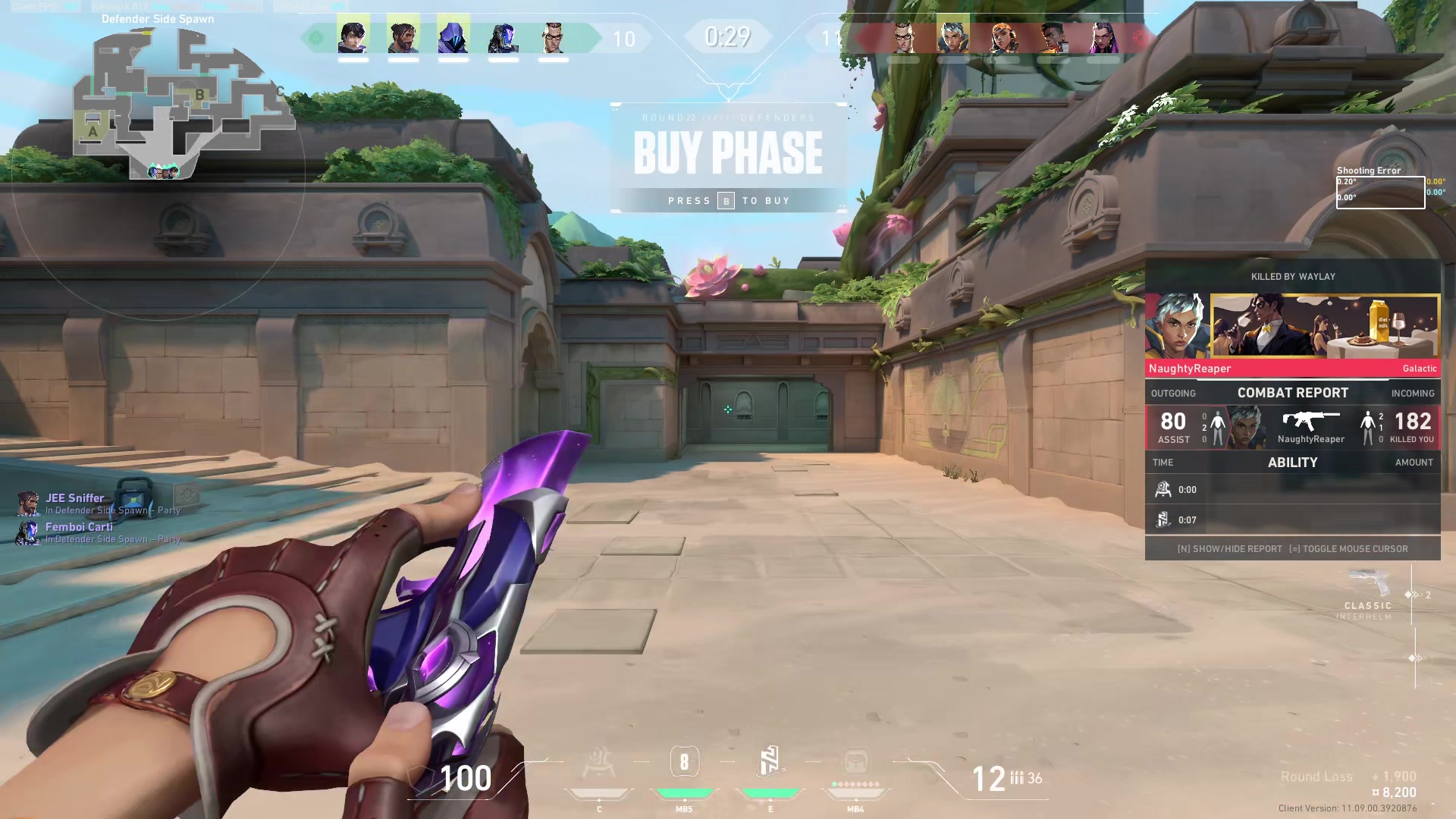Click the 0:07 ability entry in the report
The image size is (1456, 819).
(1293, 520)
